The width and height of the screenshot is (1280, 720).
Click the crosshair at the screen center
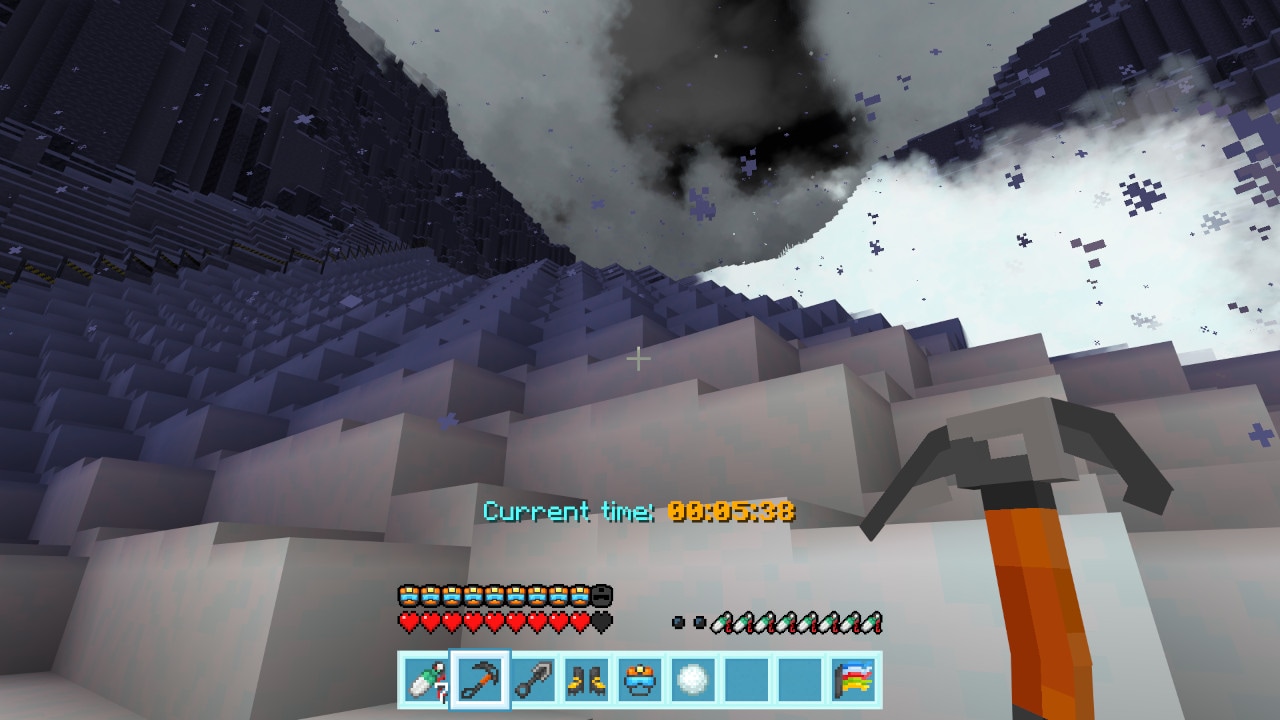pos(638,358)
